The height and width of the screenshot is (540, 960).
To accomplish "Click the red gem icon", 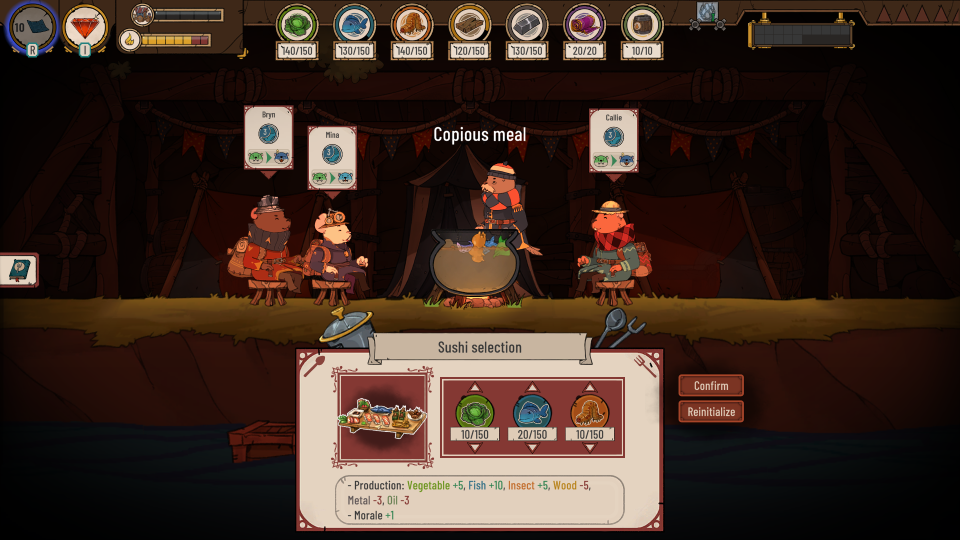I will point(85,26).
